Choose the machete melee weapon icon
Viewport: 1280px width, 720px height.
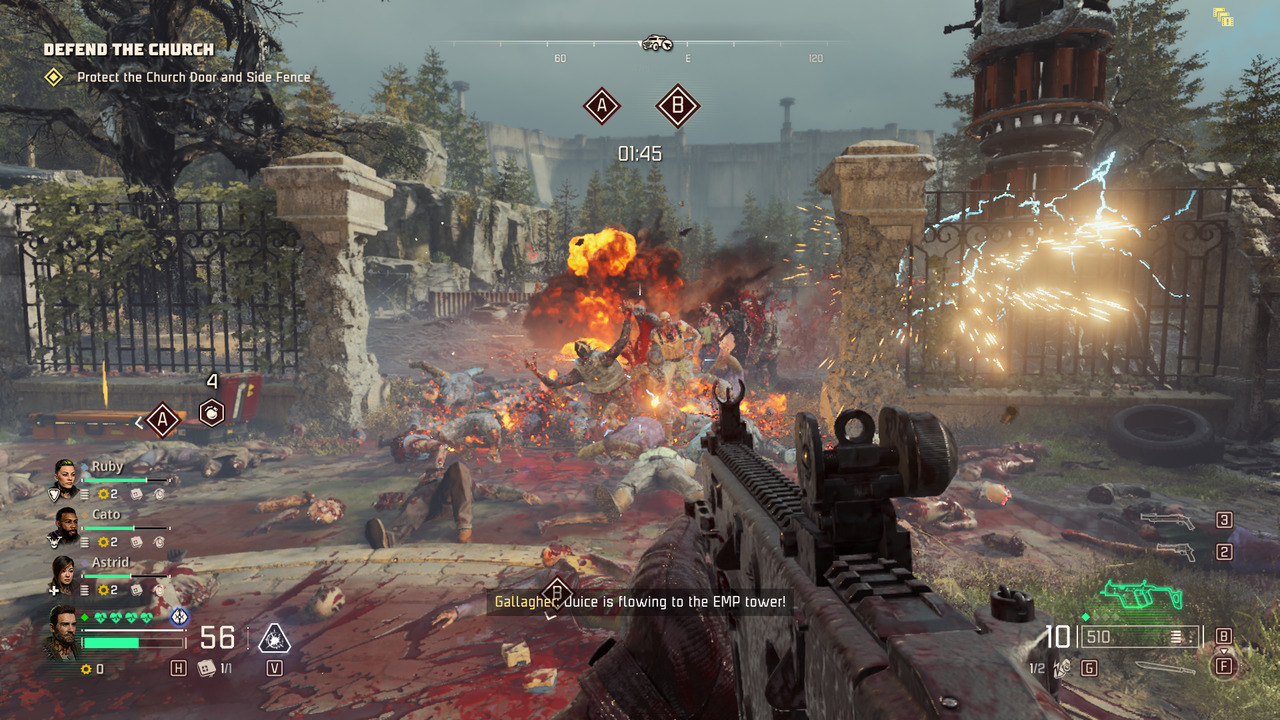(x=1163, y=667)
